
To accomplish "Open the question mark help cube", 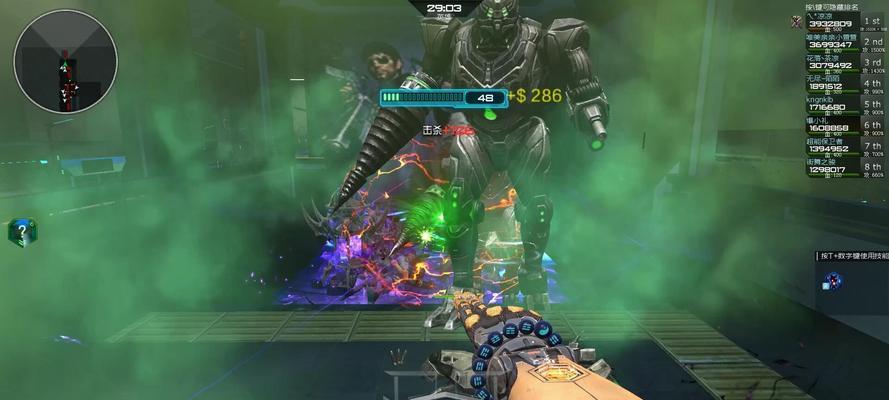I will coord(22,232).
